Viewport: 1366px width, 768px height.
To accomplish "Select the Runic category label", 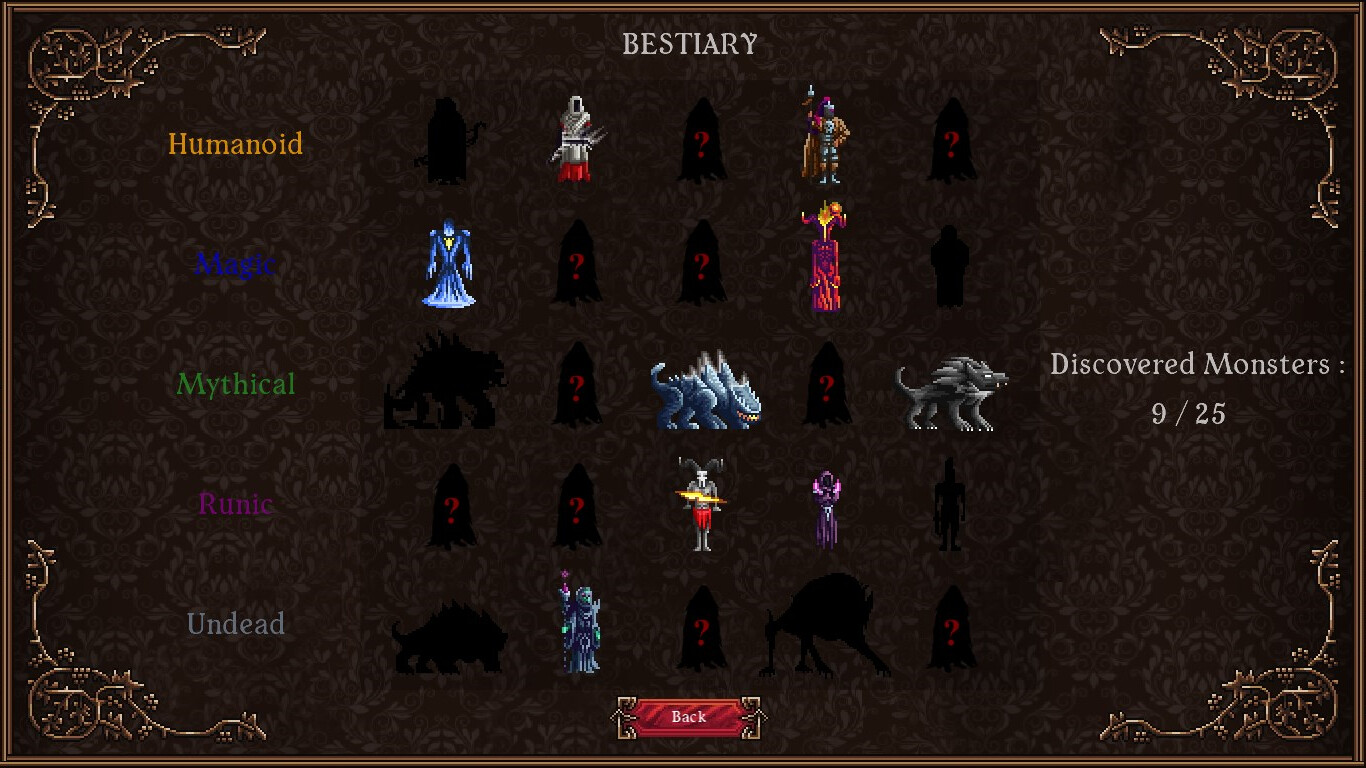I will click(236, 504).
